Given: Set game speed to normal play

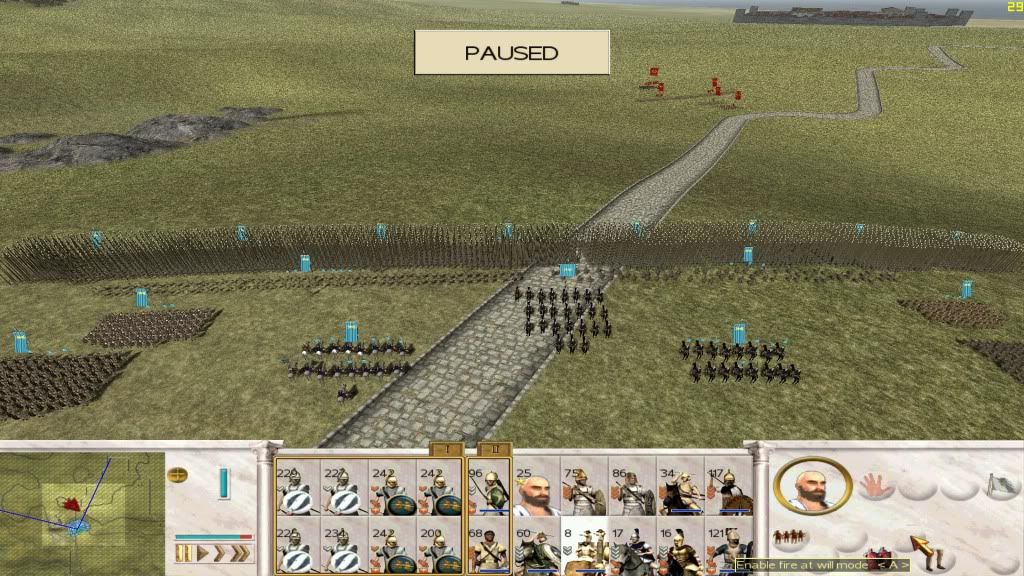Looking at the screenshot, I should 203,554.
